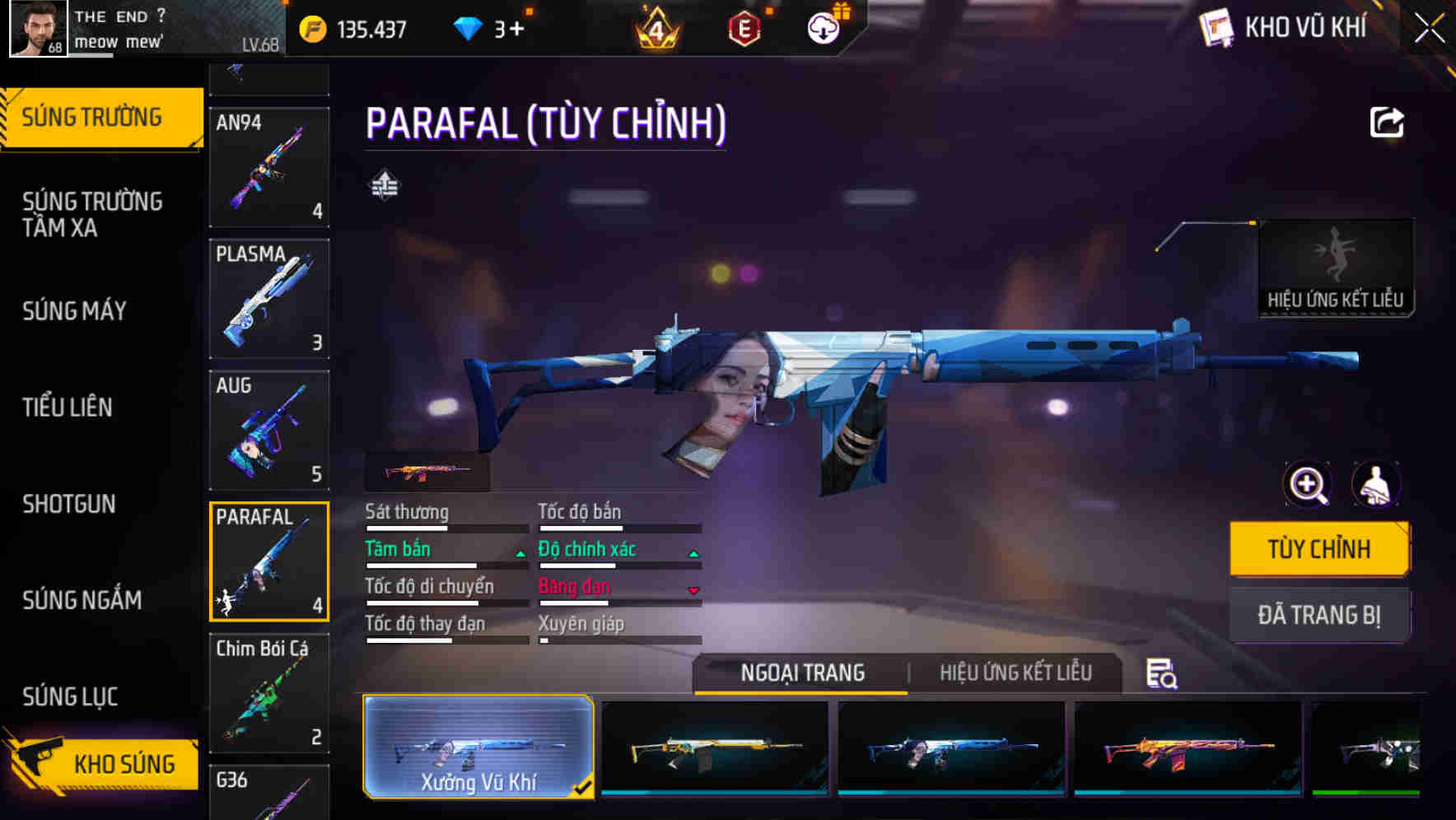Select the Chim Bói Cá weapon tile
This screenshot has height=820, width=1456.
point(269,693)
